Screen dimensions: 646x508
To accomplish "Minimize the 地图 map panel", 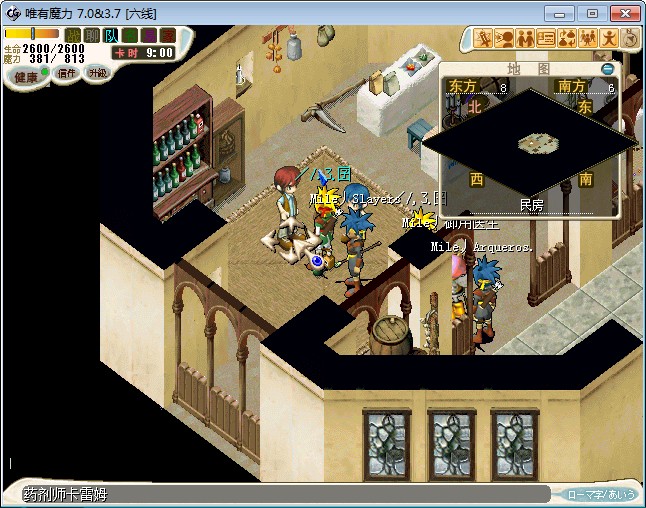I will click(607, 69).
